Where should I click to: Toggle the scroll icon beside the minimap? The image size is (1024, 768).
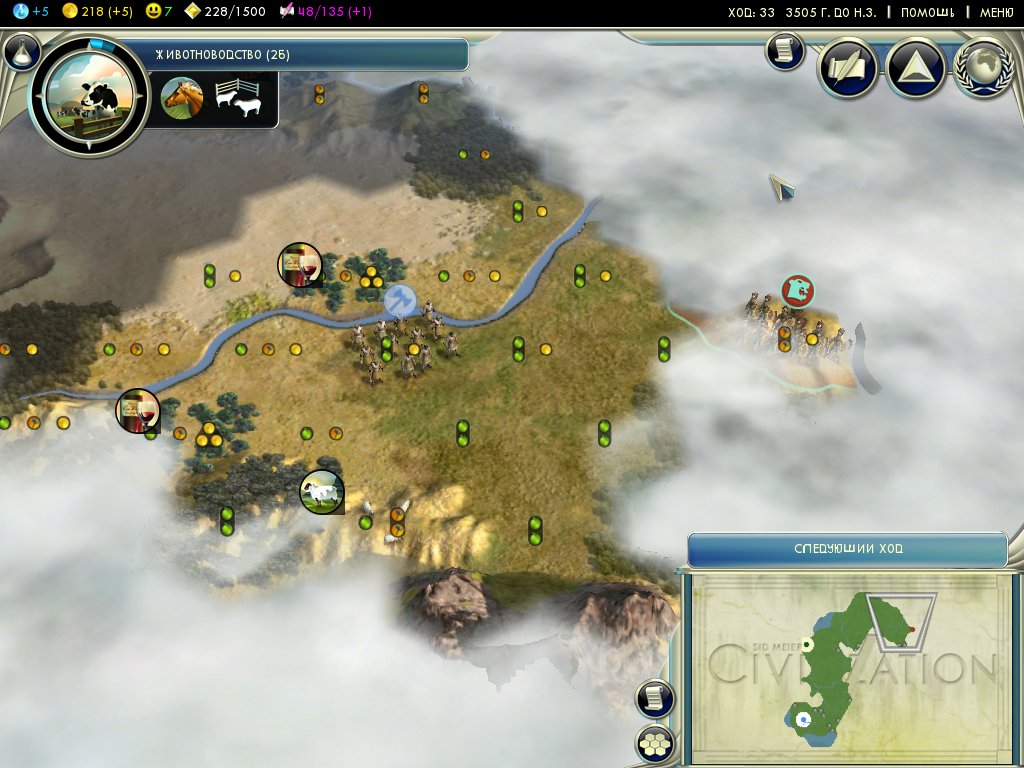click(x=655, y=698)
